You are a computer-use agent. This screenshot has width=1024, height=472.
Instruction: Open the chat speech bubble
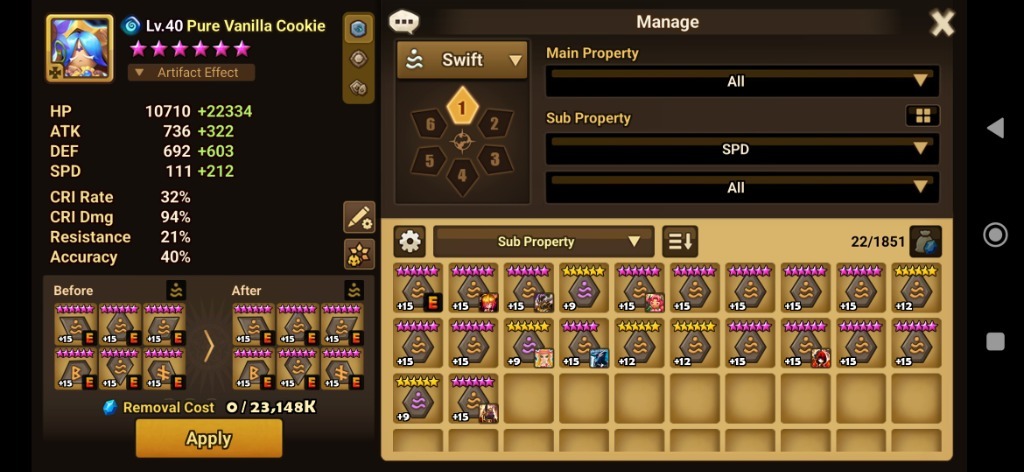click(404, 22)
